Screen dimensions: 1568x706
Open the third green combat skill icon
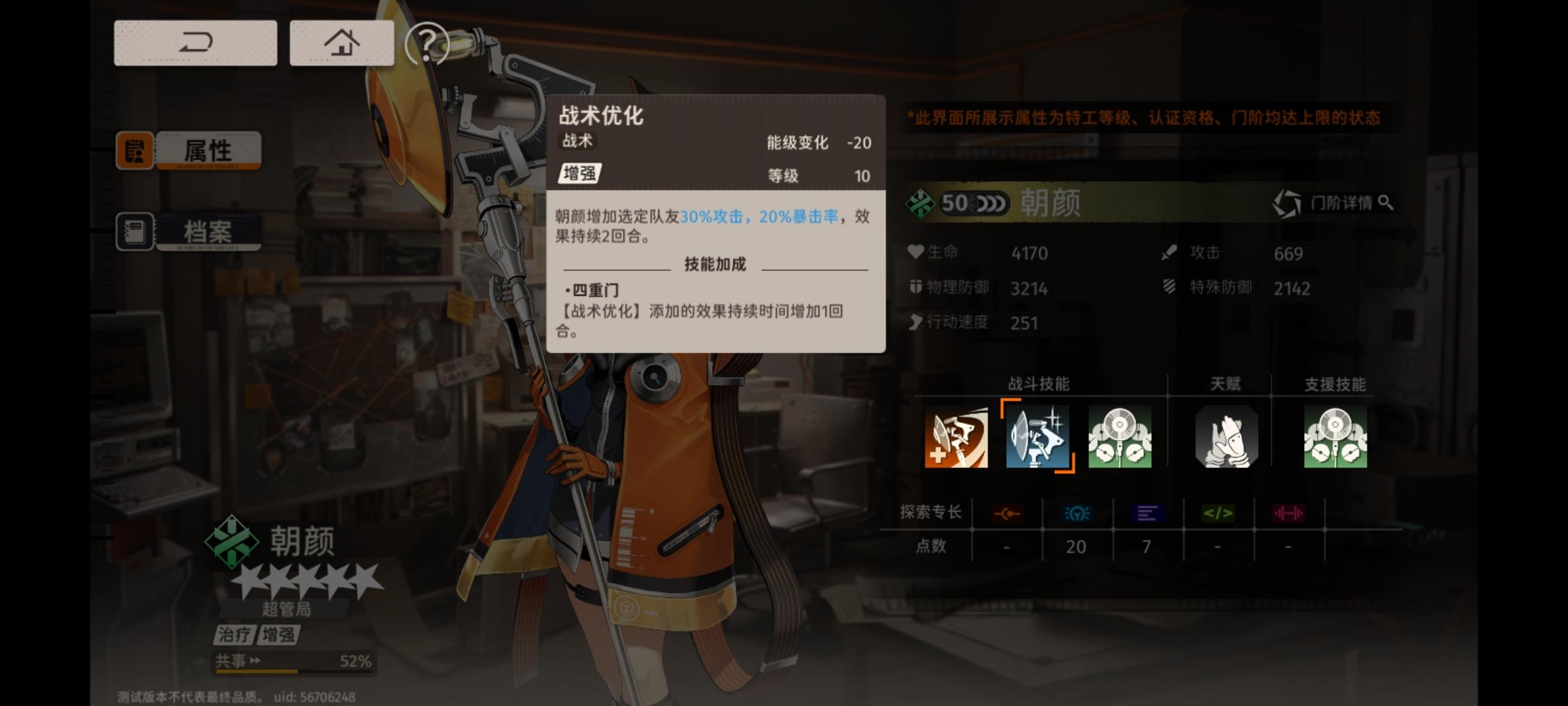(1120, 437)
